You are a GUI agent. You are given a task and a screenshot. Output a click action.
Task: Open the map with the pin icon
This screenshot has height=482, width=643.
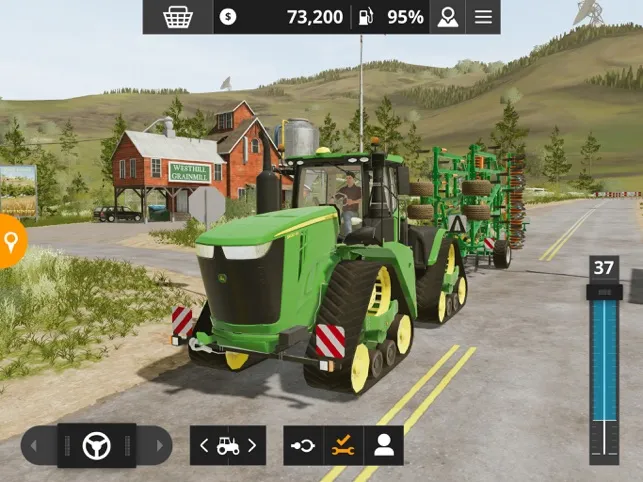pos(447,17)
